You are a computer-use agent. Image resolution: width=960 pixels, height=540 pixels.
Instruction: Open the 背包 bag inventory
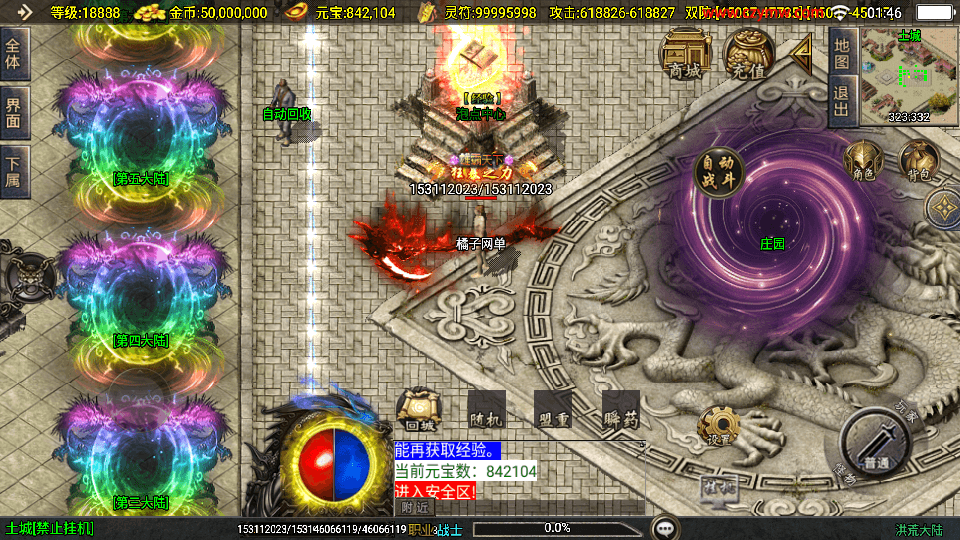click(x=916, y=162)
